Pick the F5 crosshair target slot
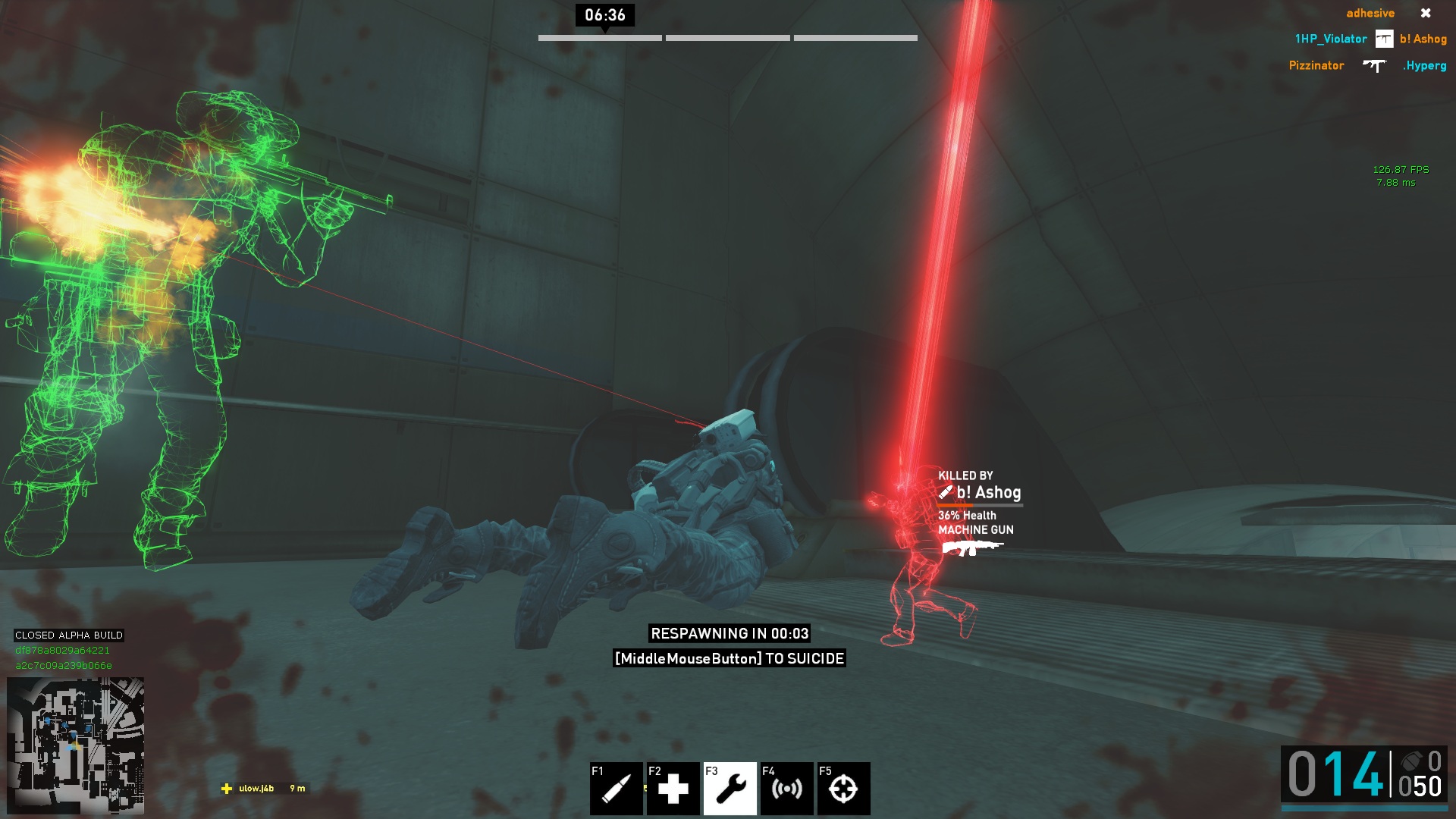The height and width of the screenshot is (819, 1456). [843, 788]
